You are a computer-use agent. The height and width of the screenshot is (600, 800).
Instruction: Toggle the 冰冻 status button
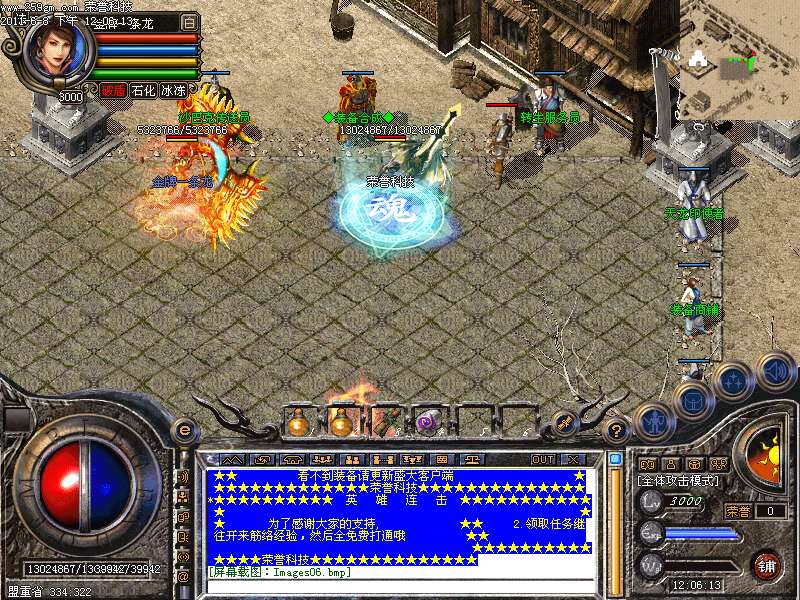(173, 90)
